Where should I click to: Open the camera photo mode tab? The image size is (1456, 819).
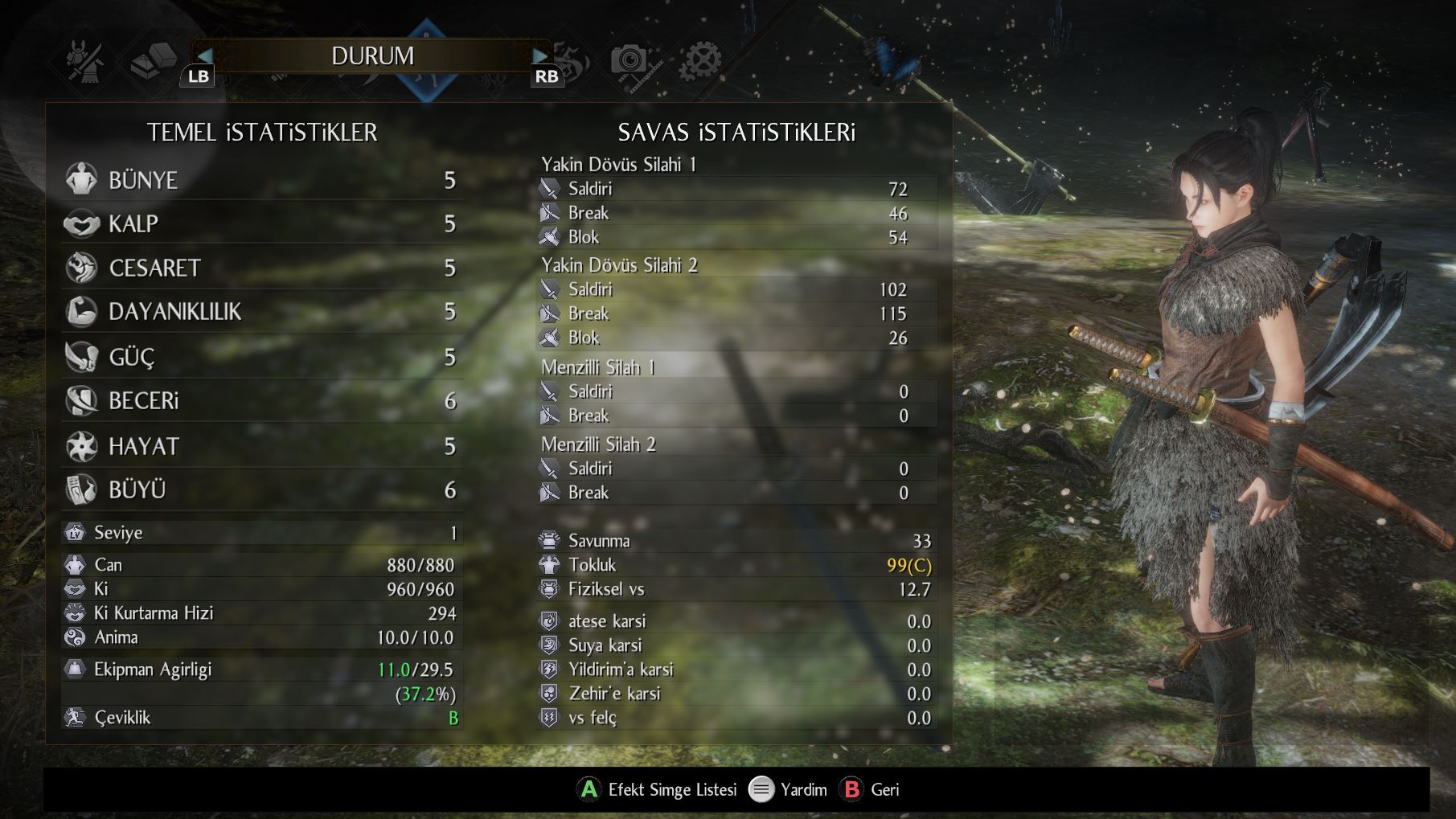click(x=629, y=60)
